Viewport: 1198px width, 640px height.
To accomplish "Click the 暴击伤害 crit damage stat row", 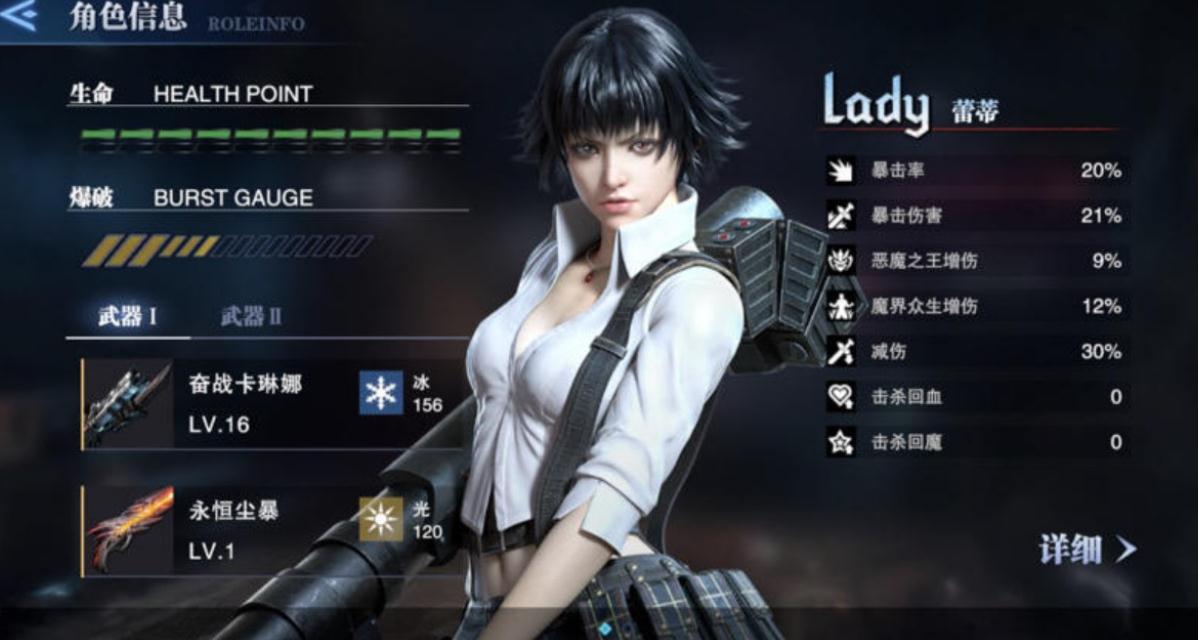I will 975,216.
